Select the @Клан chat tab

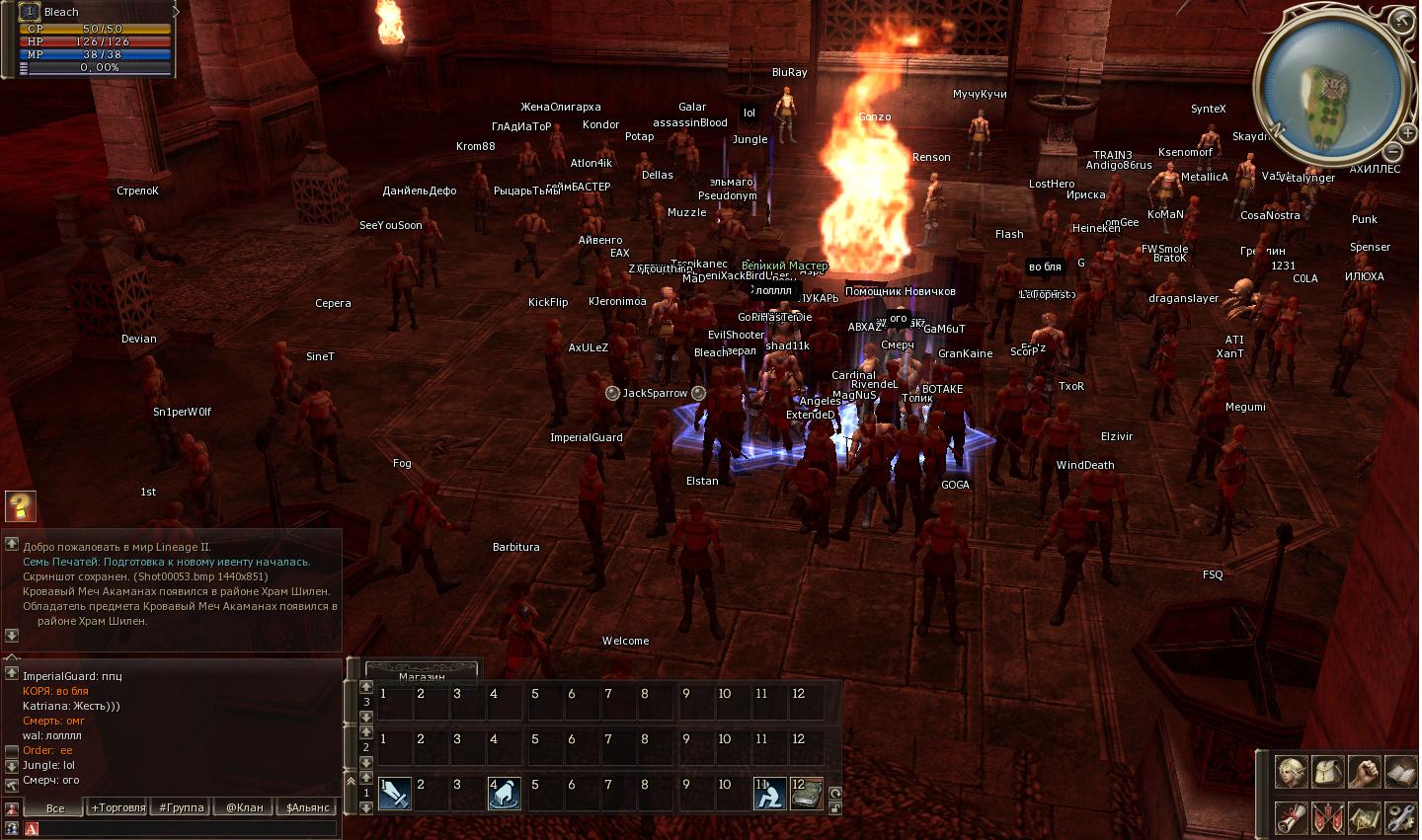[245, 807]
